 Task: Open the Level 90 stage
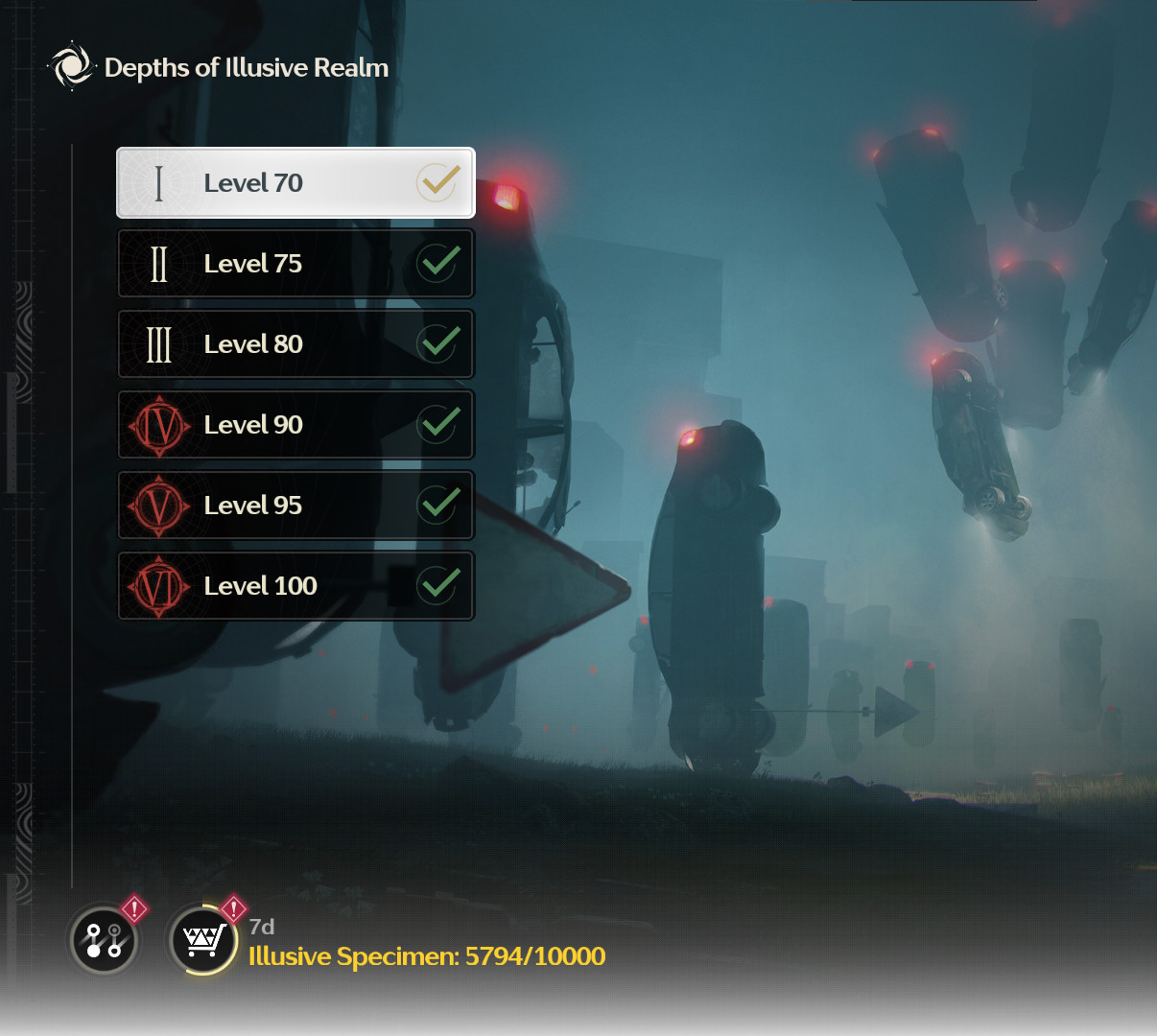coord(295,424)
